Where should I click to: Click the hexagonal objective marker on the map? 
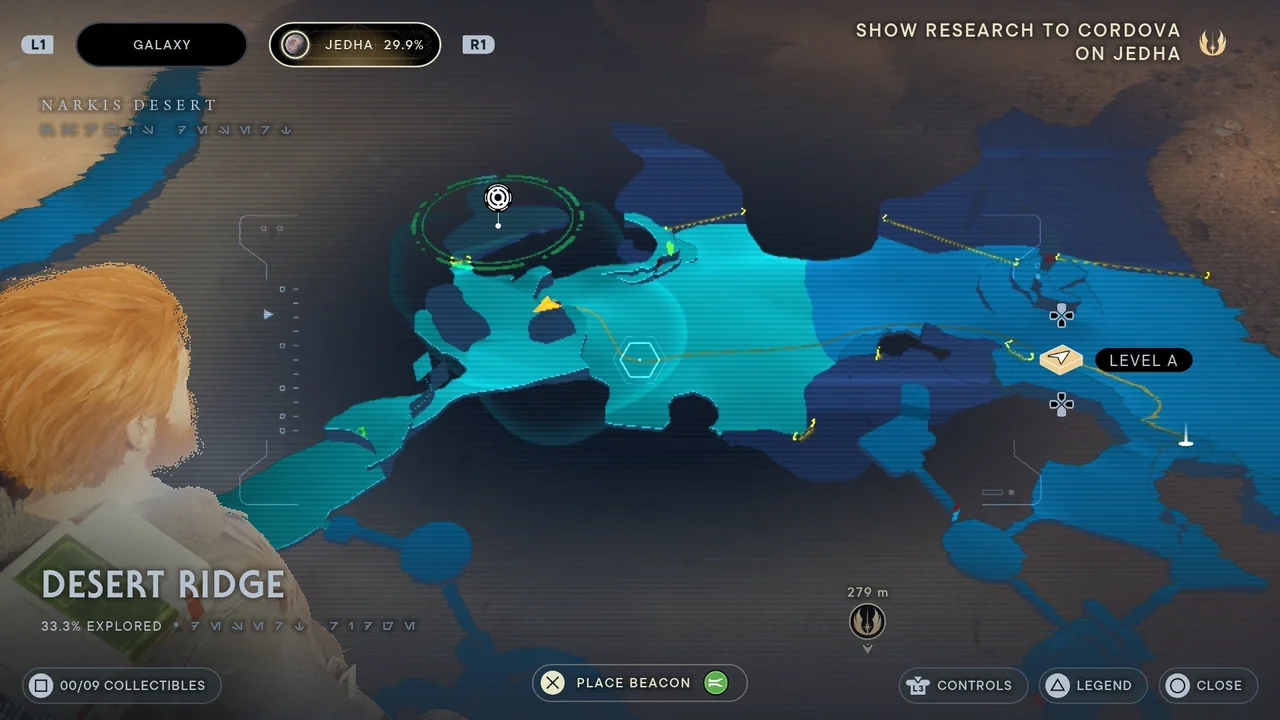(639, 358)
